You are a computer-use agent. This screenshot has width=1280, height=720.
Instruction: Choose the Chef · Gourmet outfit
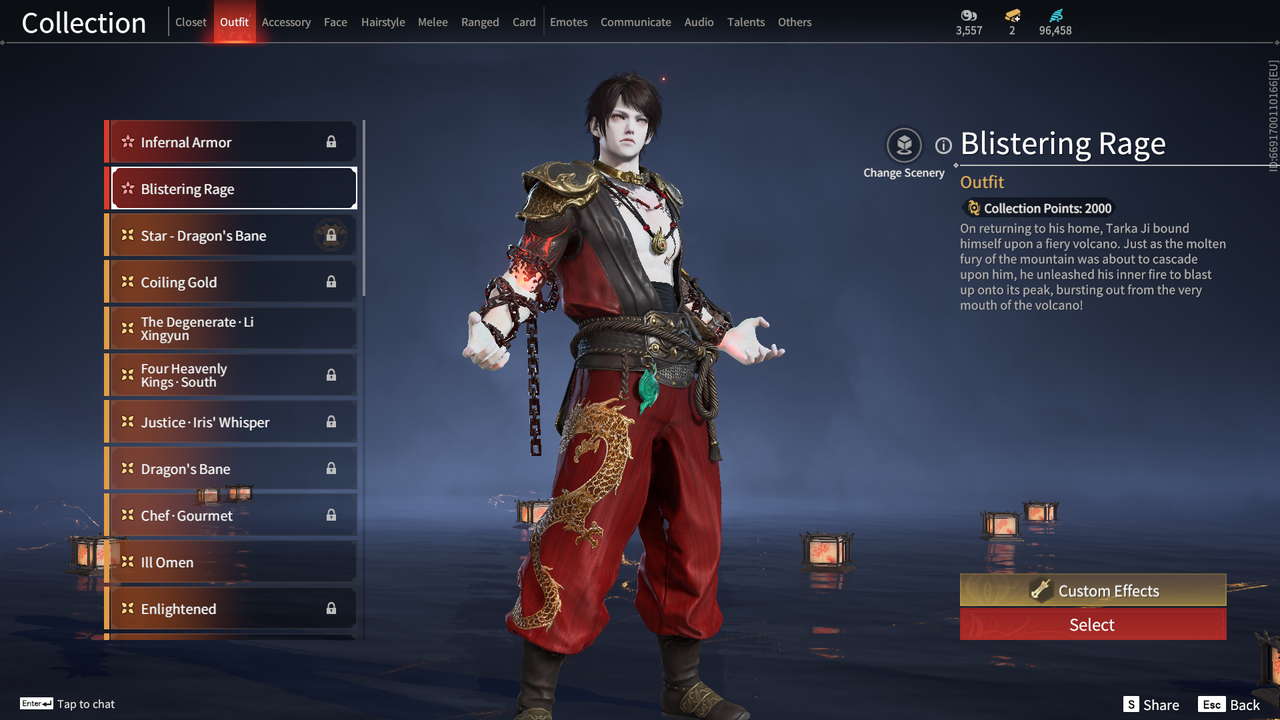(232, 515)
